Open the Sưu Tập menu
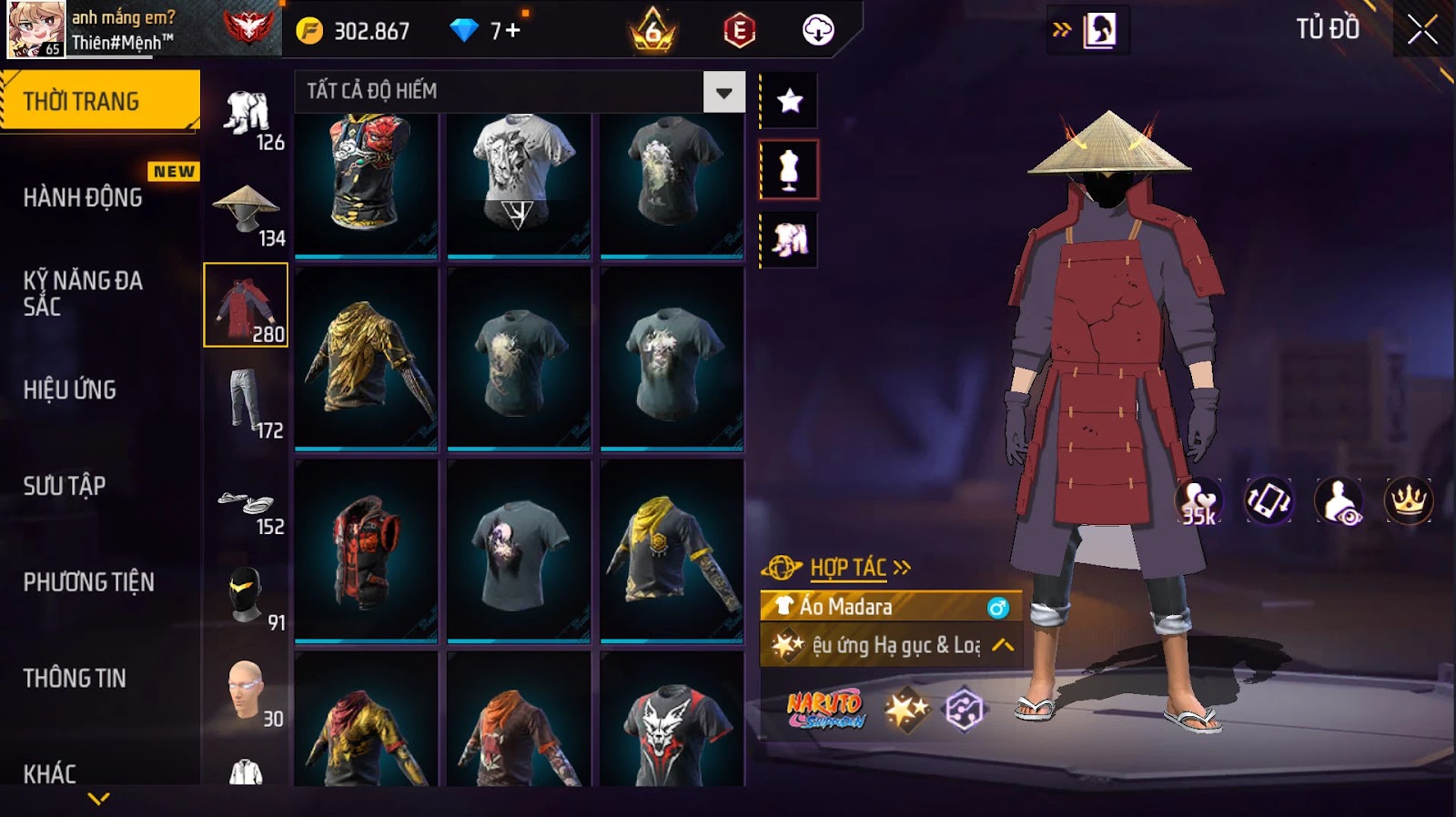 point(65,486)
